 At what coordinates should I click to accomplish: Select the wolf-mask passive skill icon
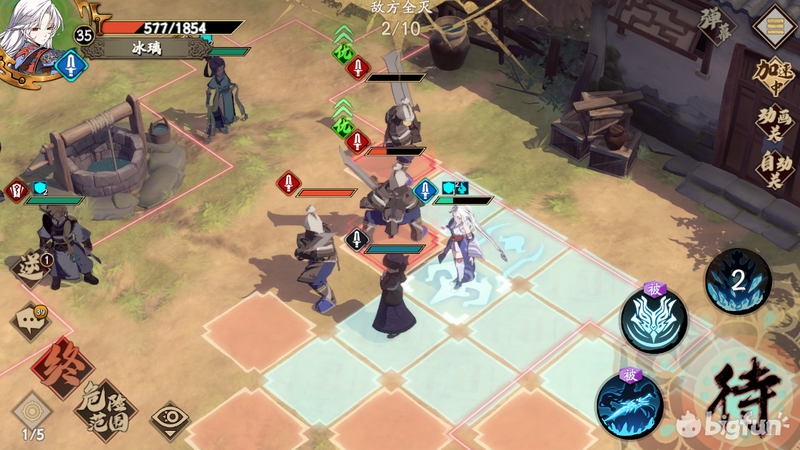(x=653, y=320)
